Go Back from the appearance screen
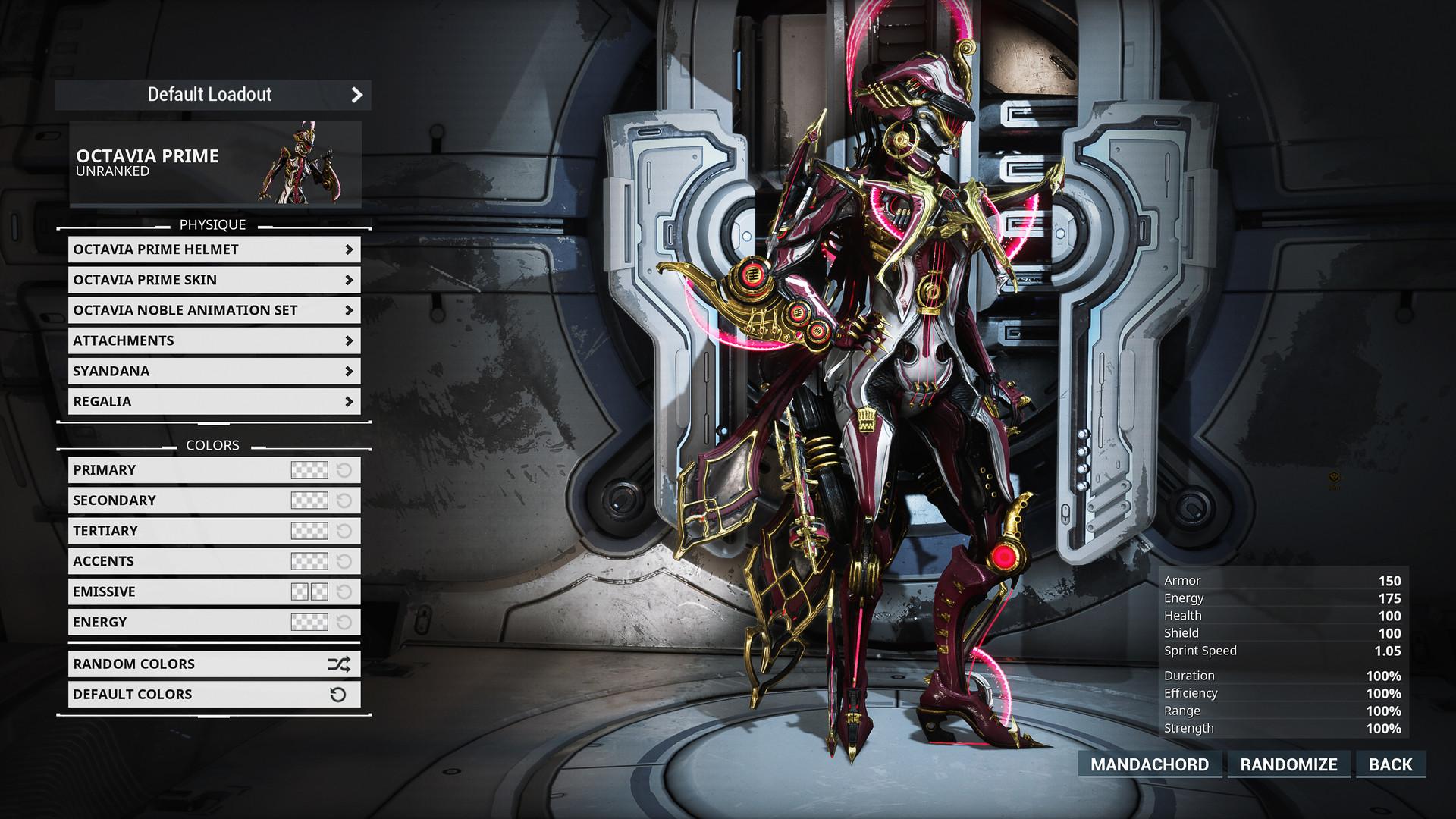 1390,764
